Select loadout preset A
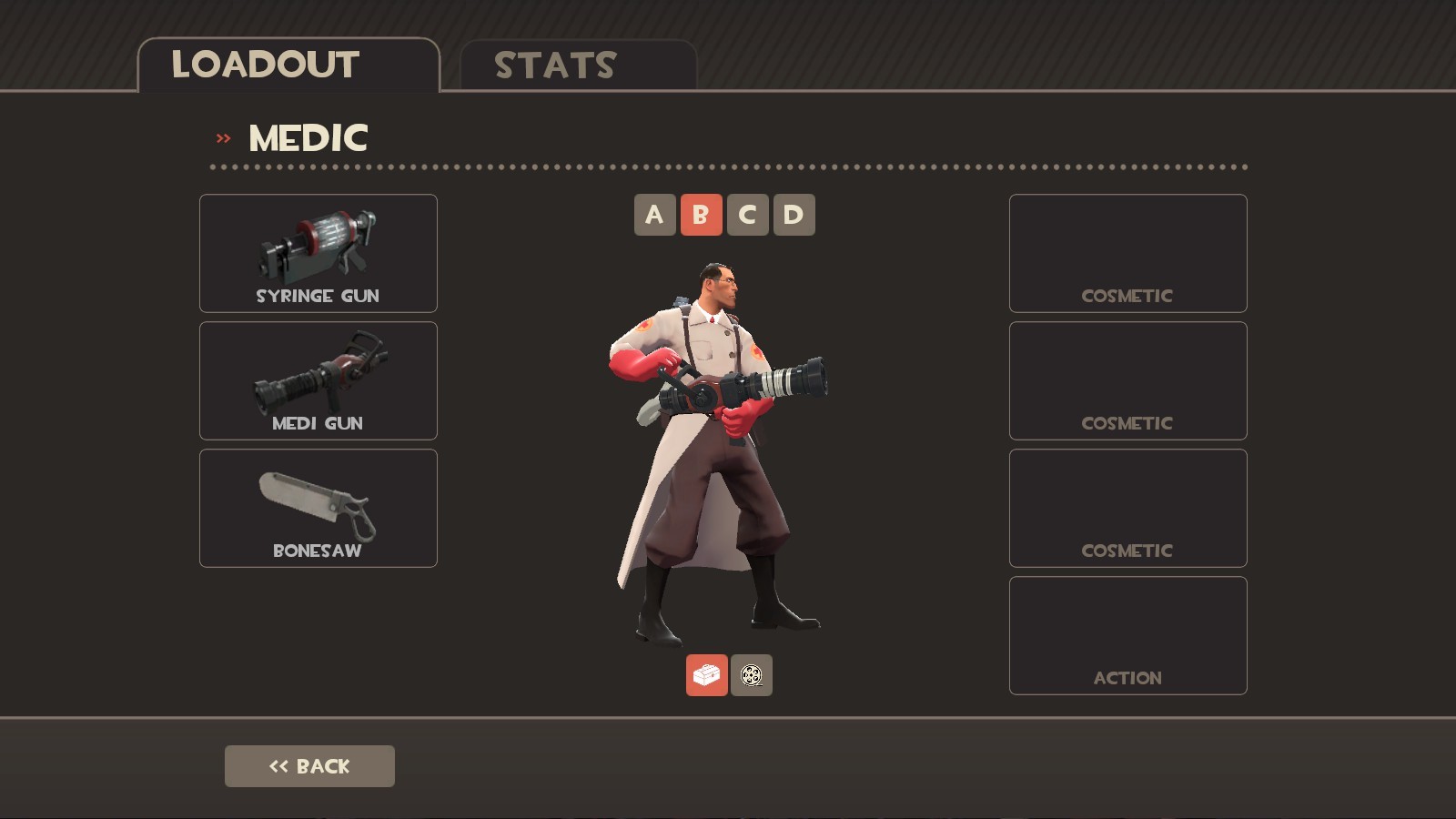1456x819 pixels. click(x=655, y=215)
